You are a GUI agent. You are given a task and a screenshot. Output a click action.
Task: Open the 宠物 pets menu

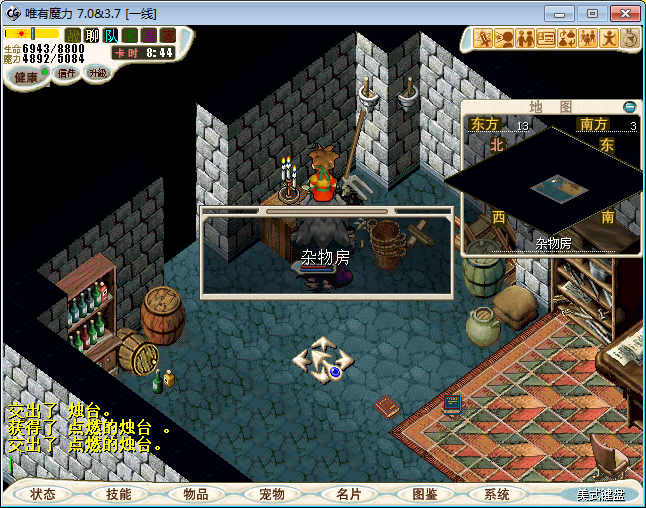pos(271,494)
